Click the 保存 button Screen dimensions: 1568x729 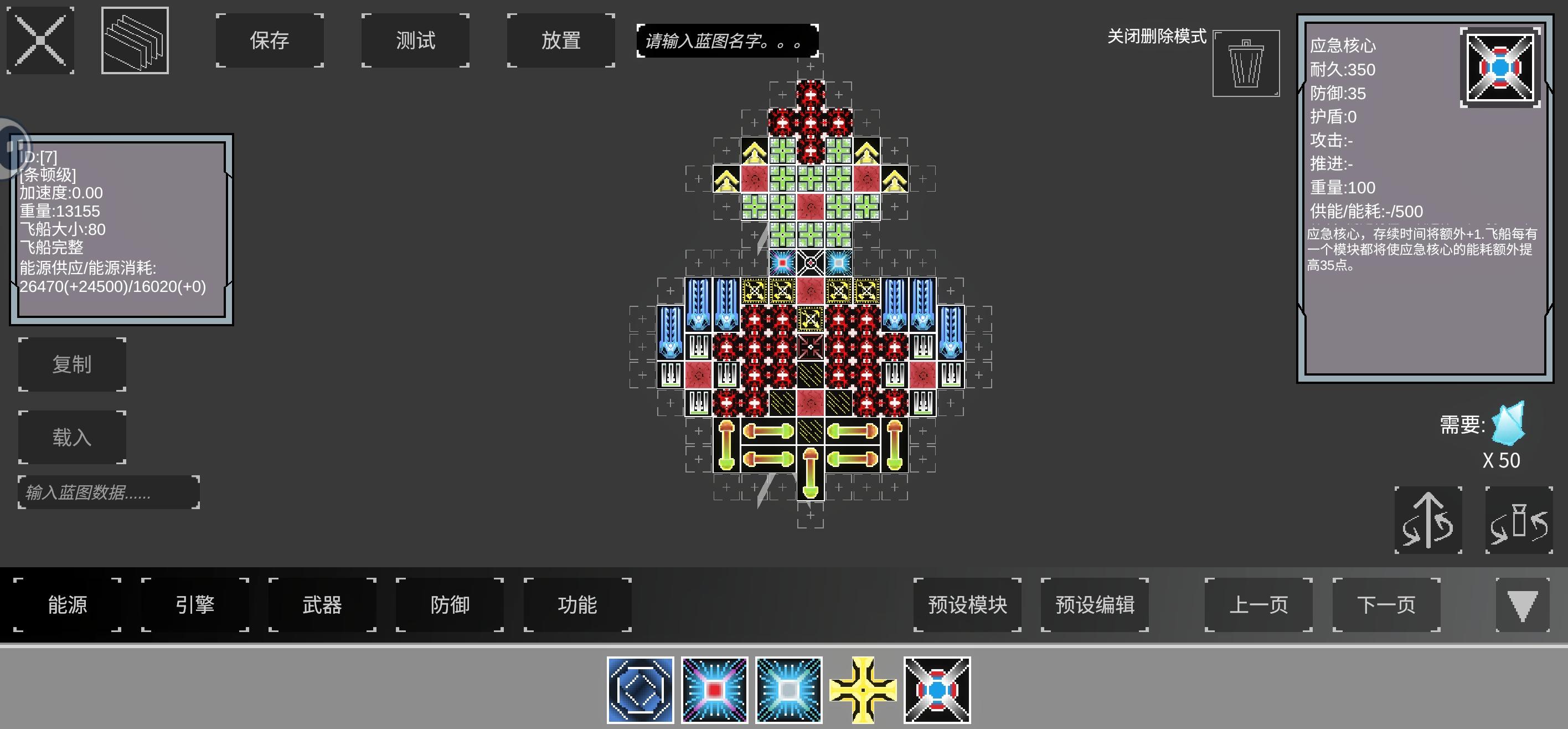(269, 40)
